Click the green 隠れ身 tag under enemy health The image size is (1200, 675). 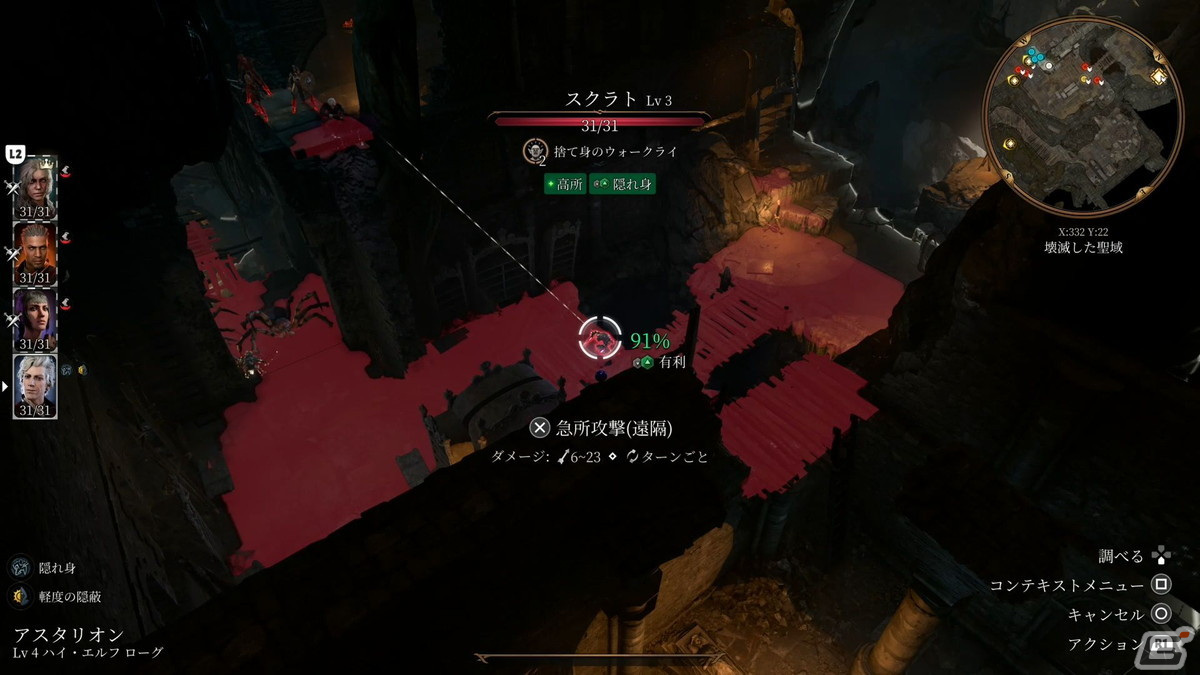[x=622, y=184]
